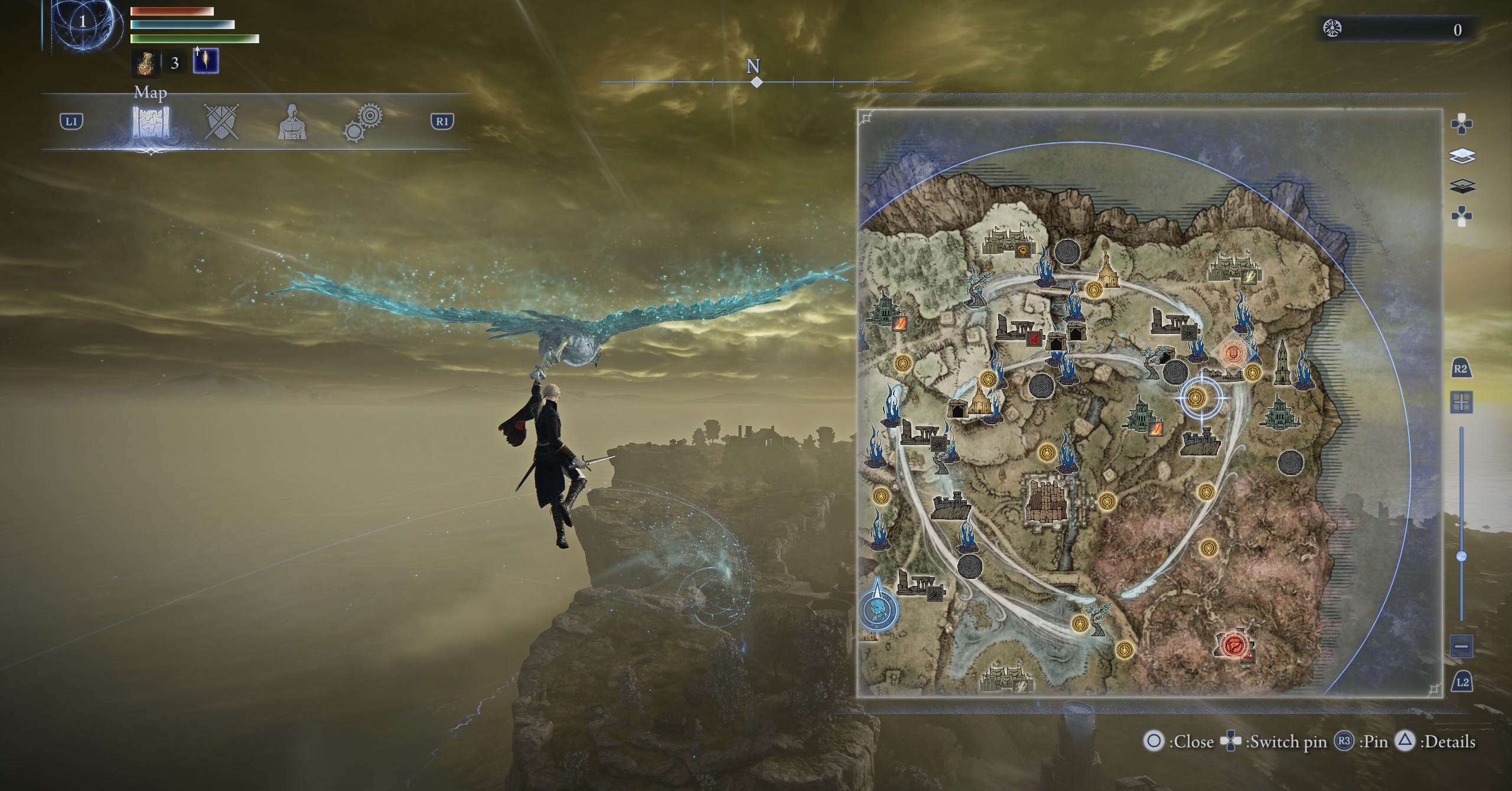Select the flask item icon
The width and height of the screenshot is (1512, 791).
pos(144,63)
